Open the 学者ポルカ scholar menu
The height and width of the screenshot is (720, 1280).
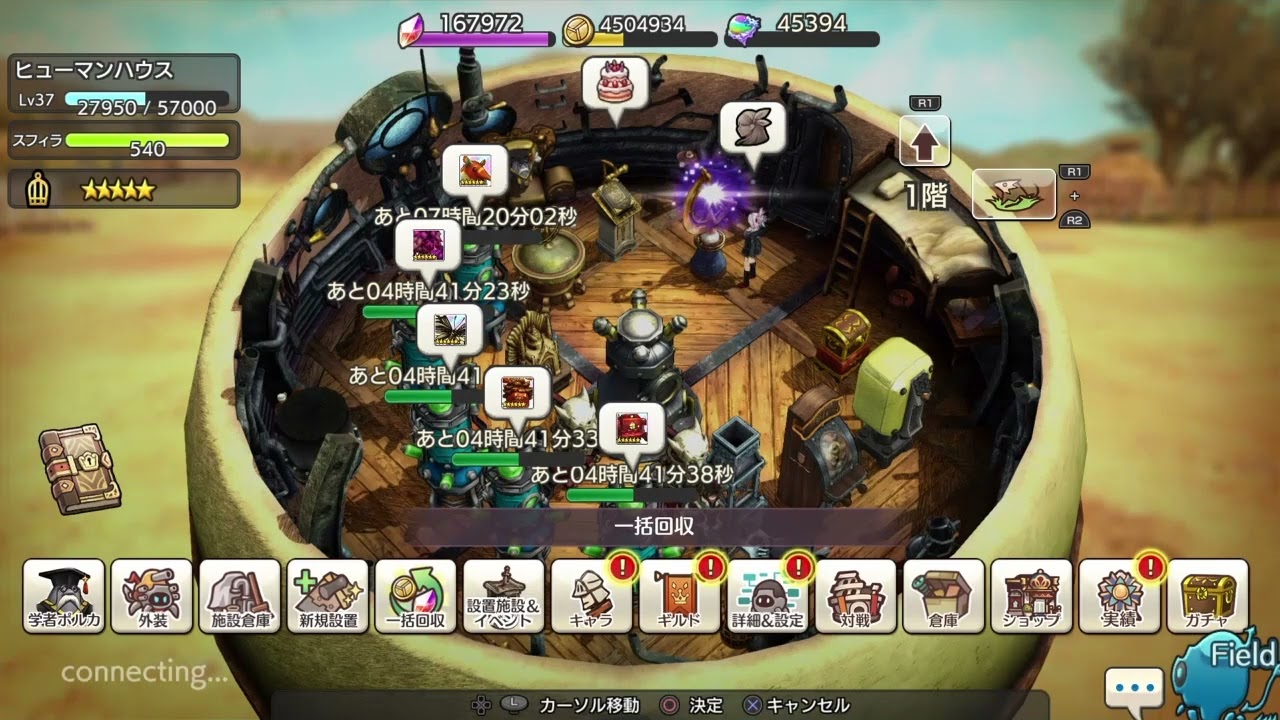tap(64, 597)
